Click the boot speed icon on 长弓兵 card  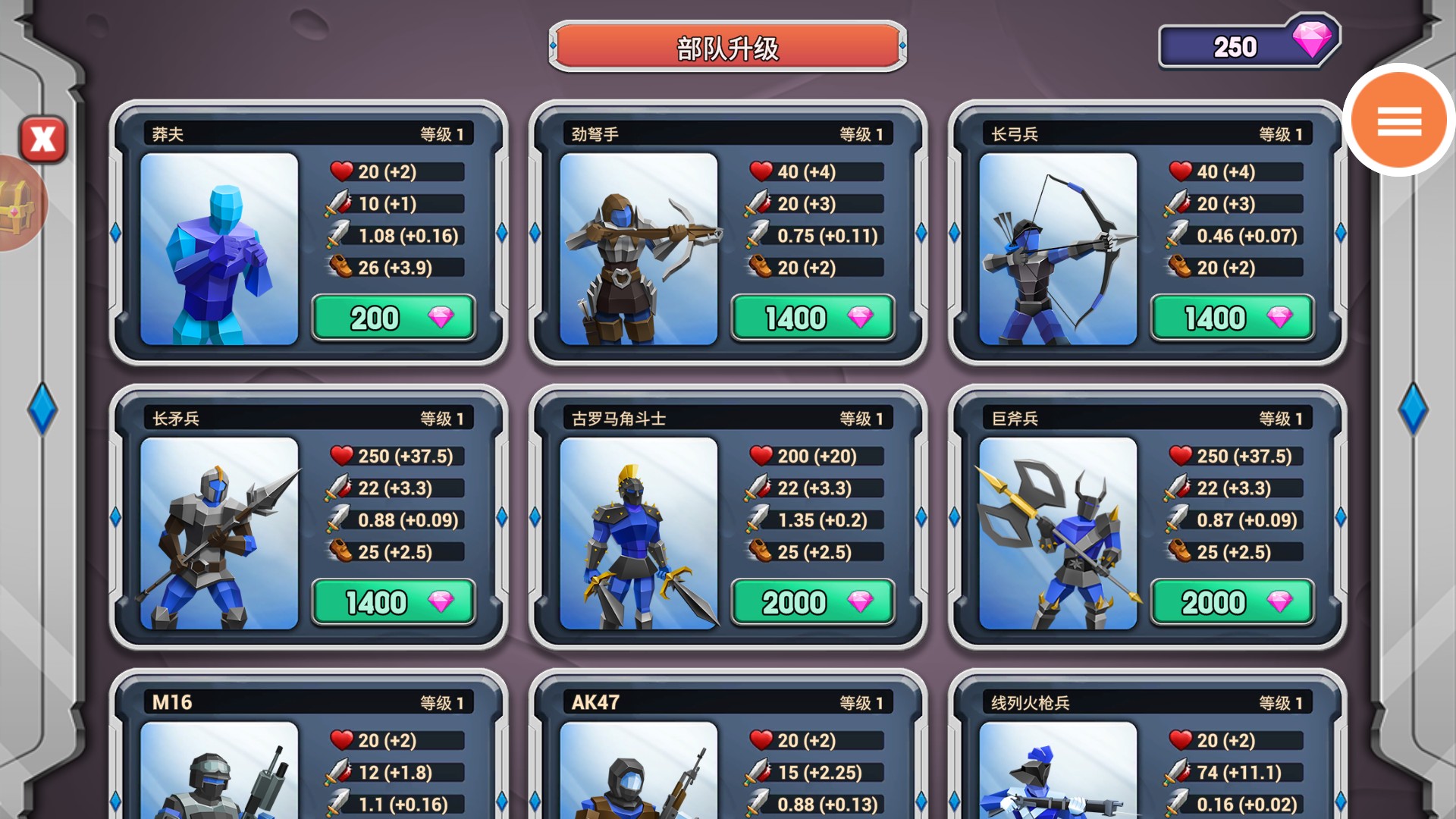(x=1180, y=268)
